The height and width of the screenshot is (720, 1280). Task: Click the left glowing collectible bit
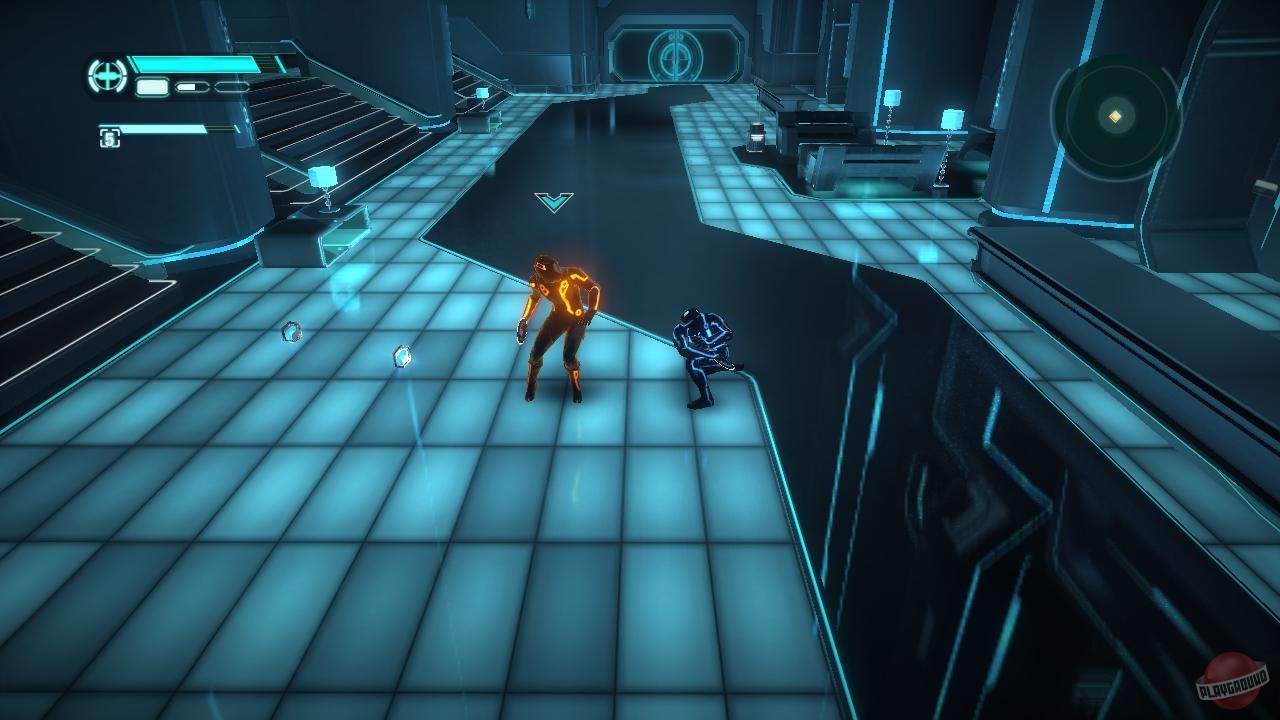[292, 332]
